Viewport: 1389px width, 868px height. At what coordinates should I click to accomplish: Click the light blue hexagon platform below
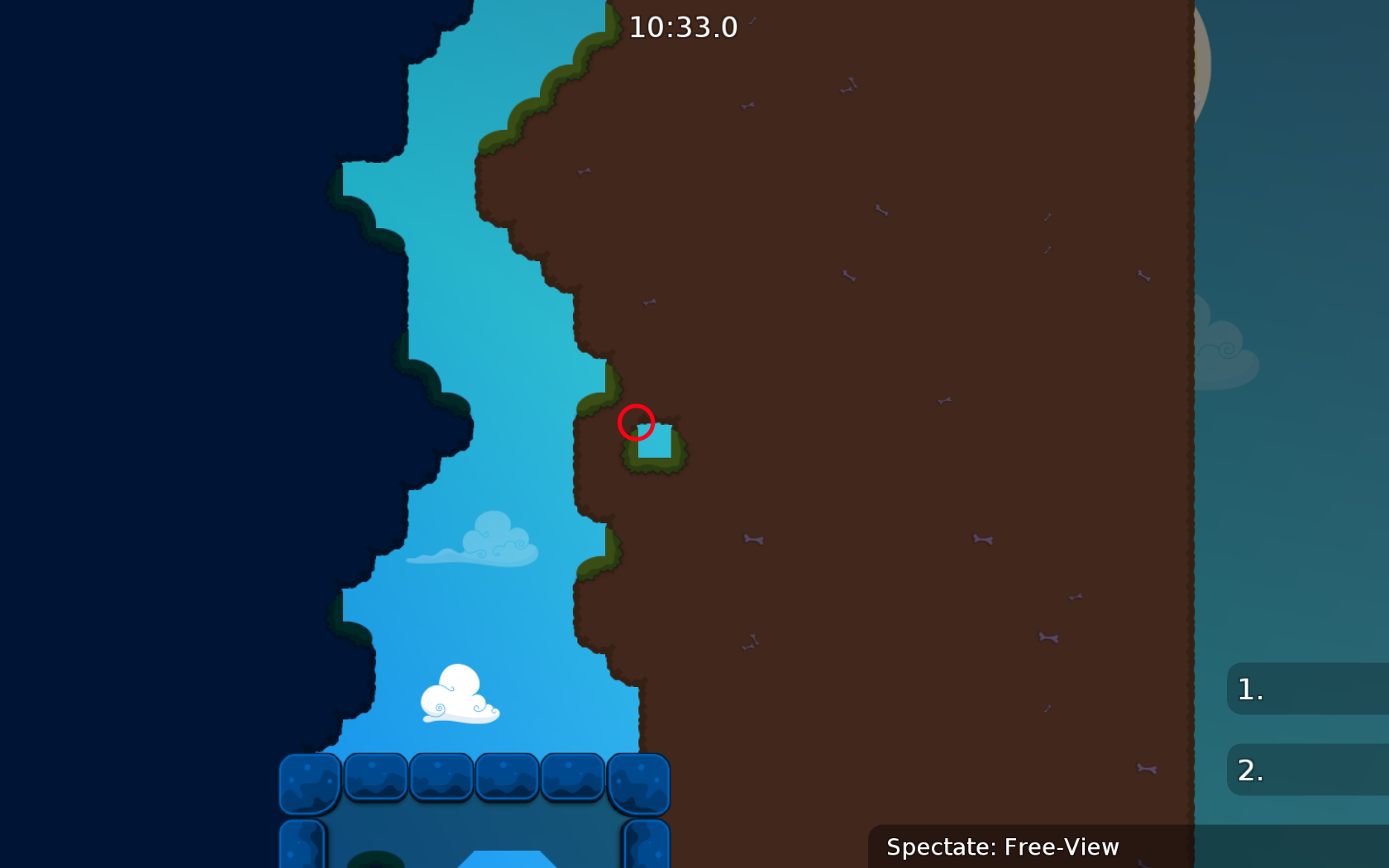(x=507, y=860)
